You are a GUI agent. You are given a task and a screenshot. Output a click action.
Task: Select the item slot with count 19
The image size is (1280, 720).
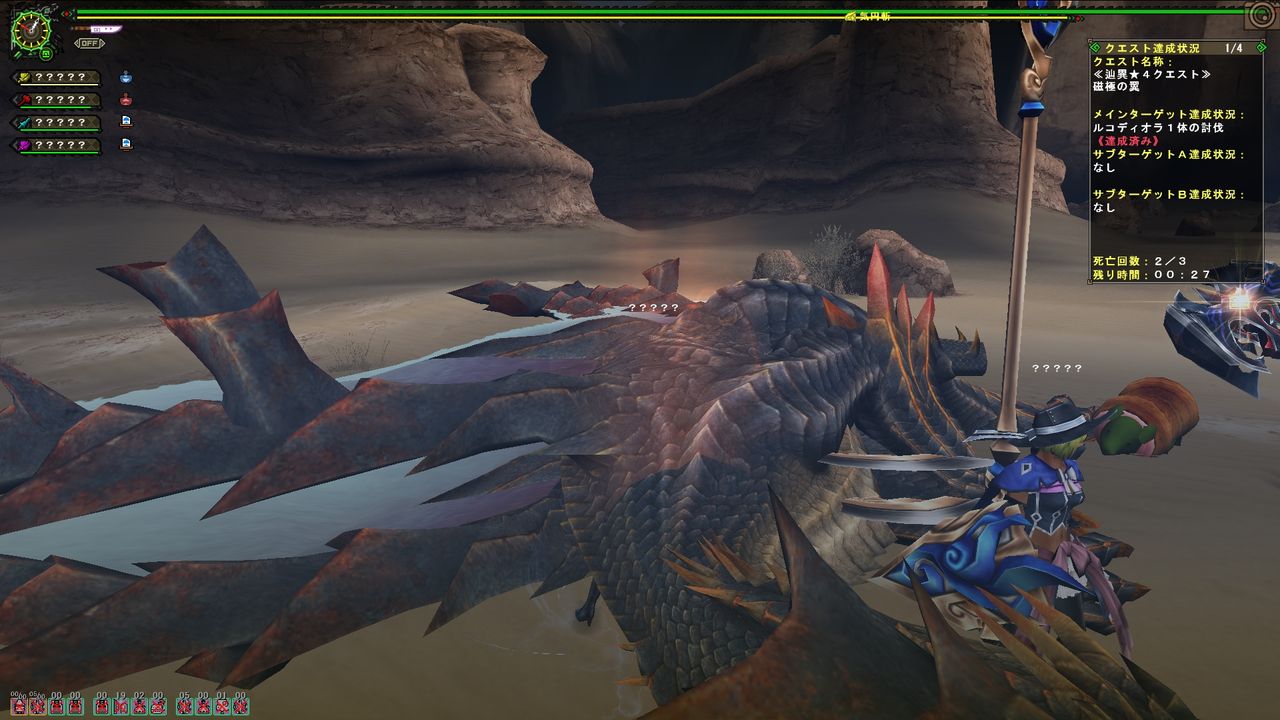(x=118, y=707)
